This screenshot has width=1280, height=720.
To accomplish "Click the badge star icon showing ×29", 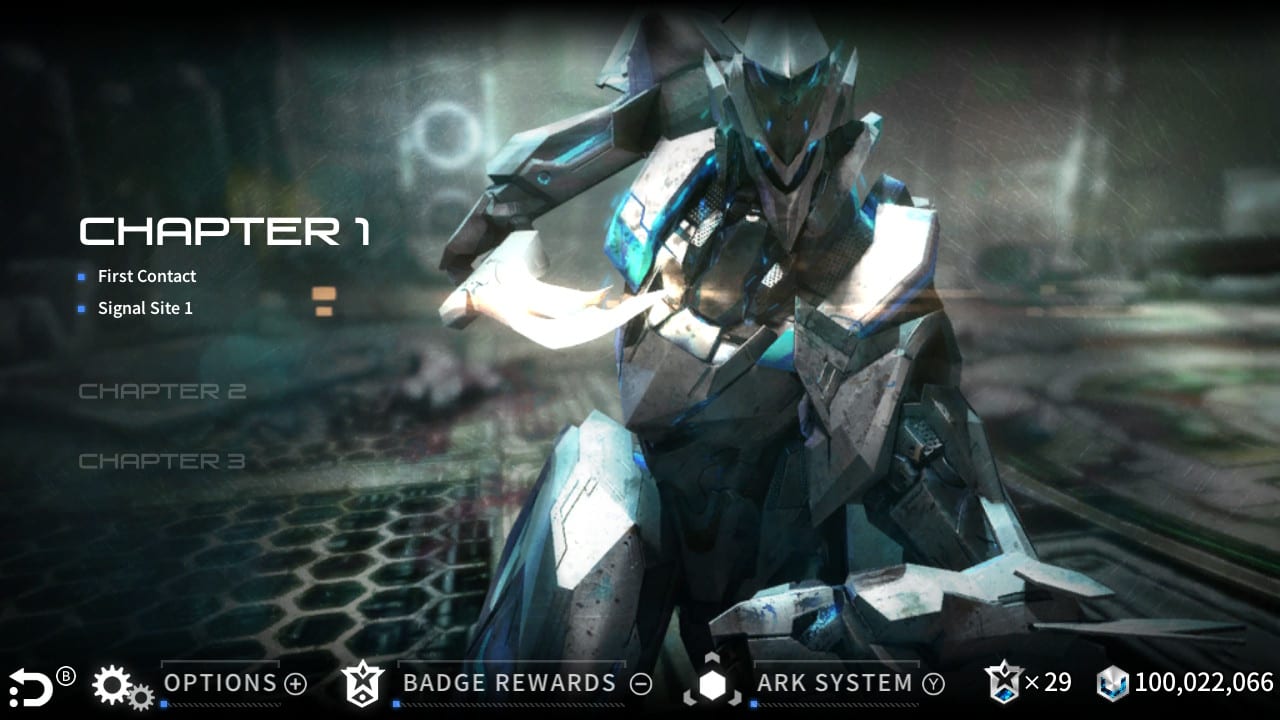I will point(1004,683).
